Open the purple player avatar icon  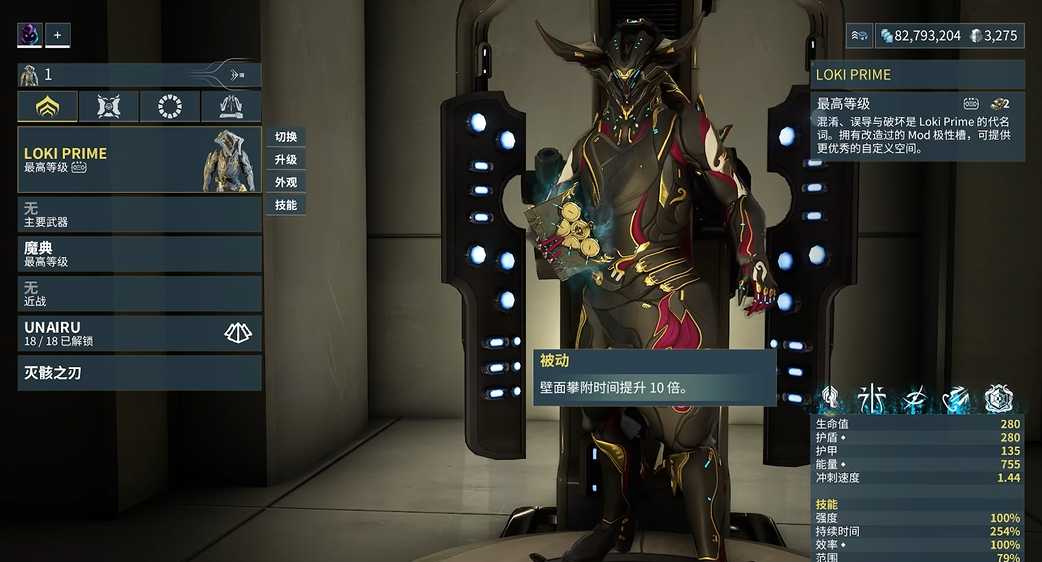pos(29,35)
